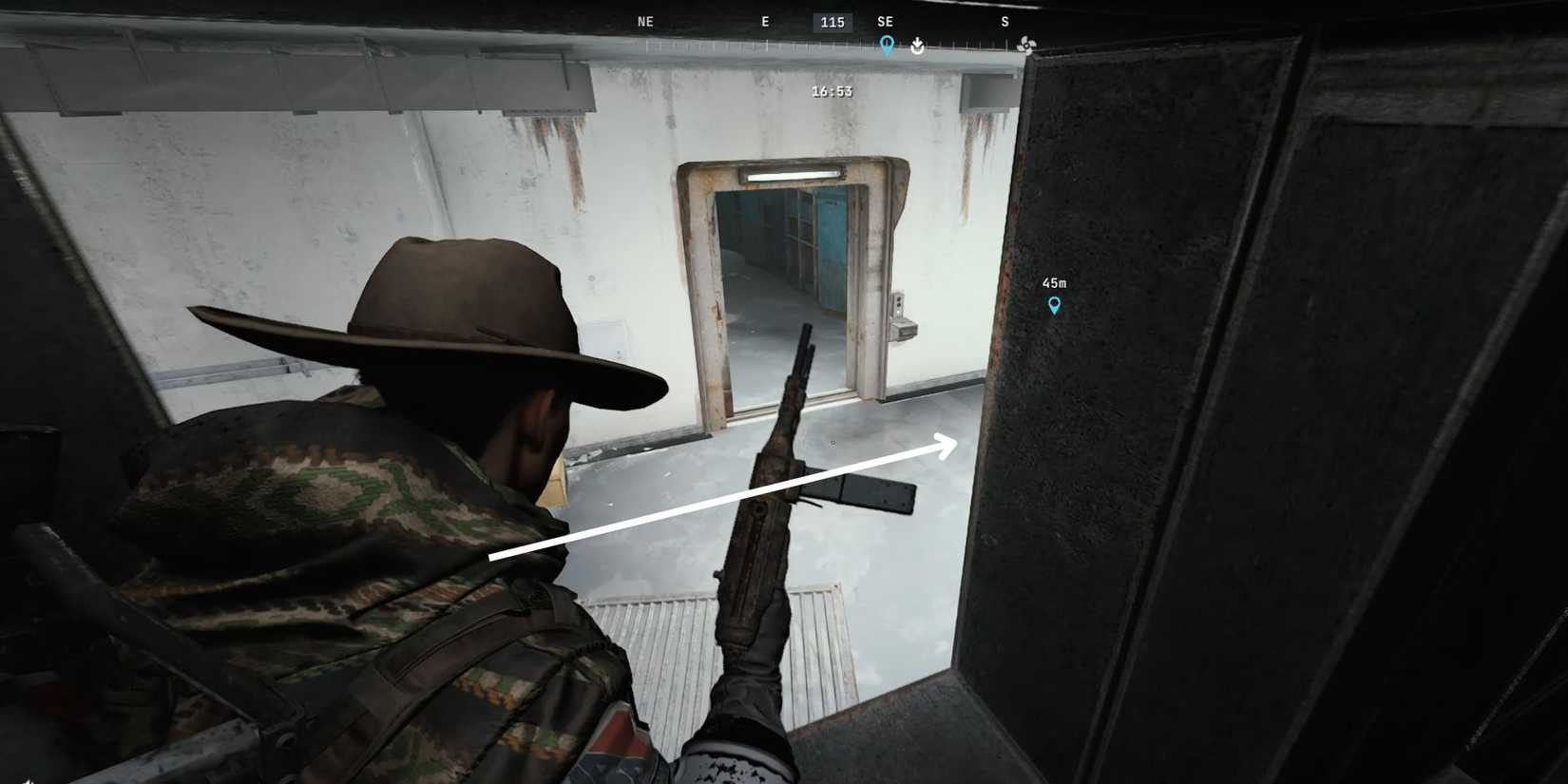Screen dimensions: 1568x784
Task: Click the E cardinal direction label
Action: click(x=765, y=21)
